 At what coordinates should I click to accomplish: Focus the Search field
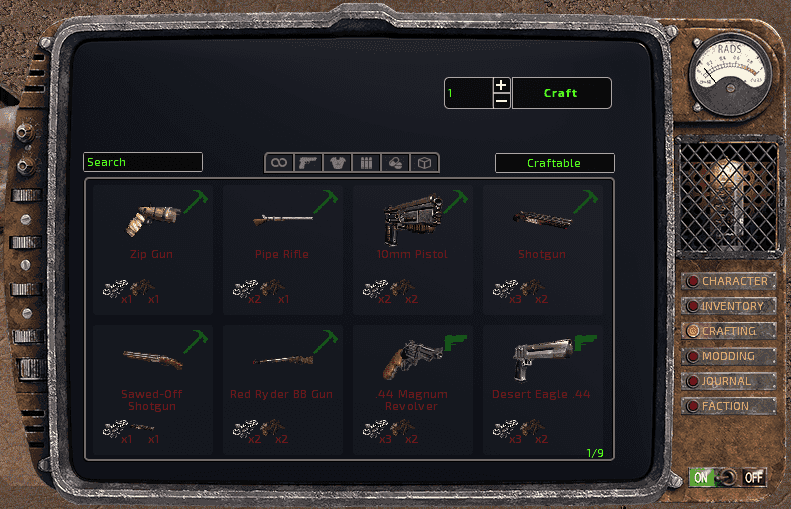143,162
